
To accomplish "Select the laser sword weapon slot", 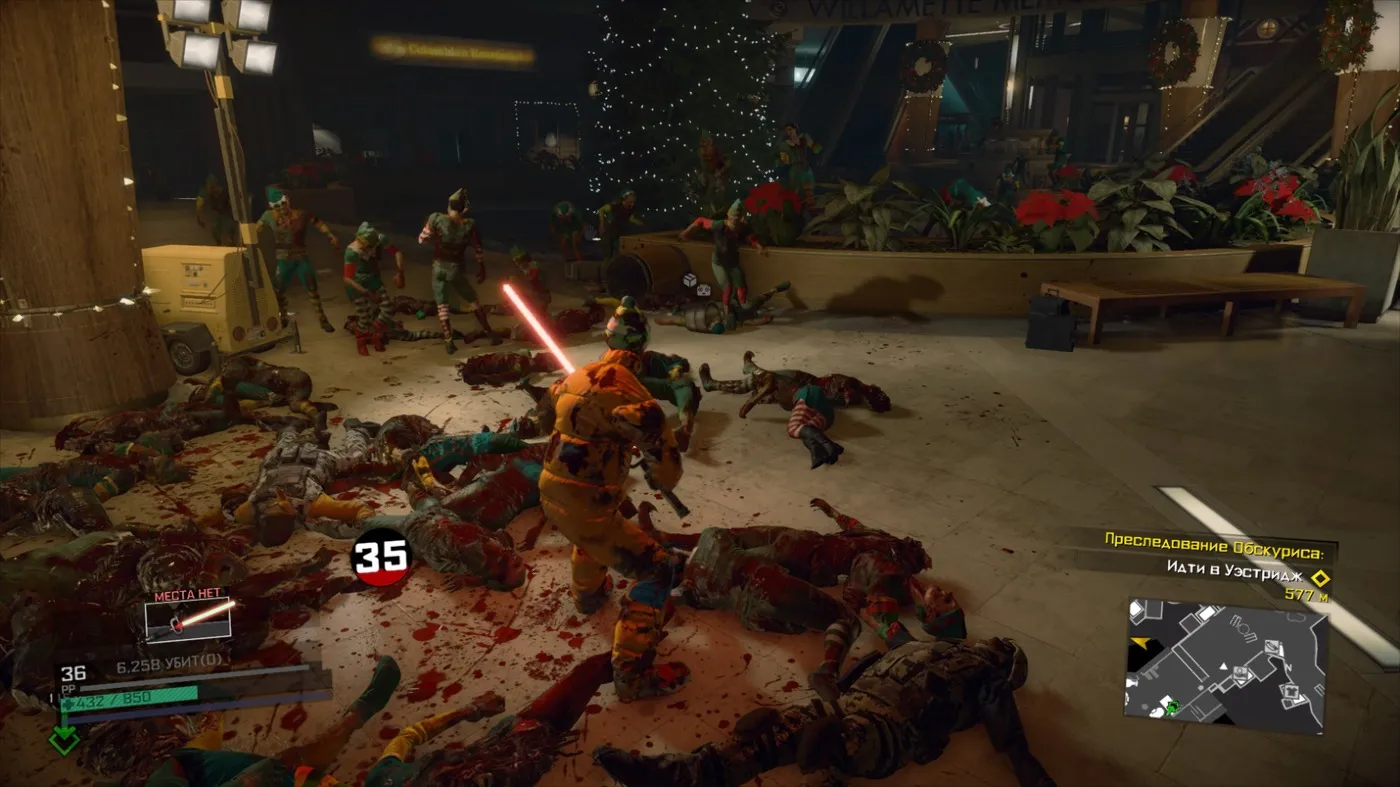I will [x=188, y=619].
